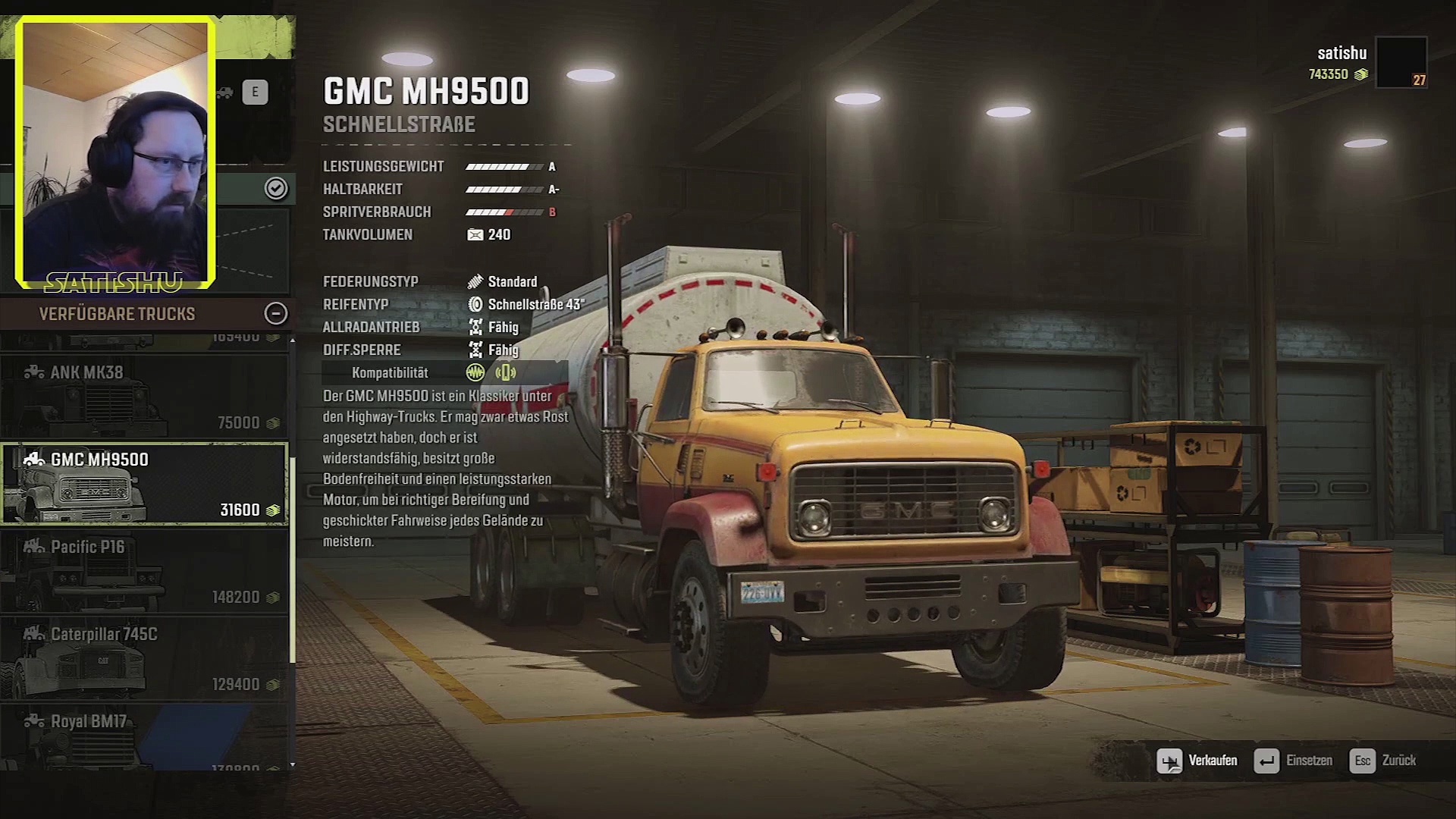Choose the GMC MH9500 truck row
Viewport: 1456px width, 819px height.
coord(144,484)
